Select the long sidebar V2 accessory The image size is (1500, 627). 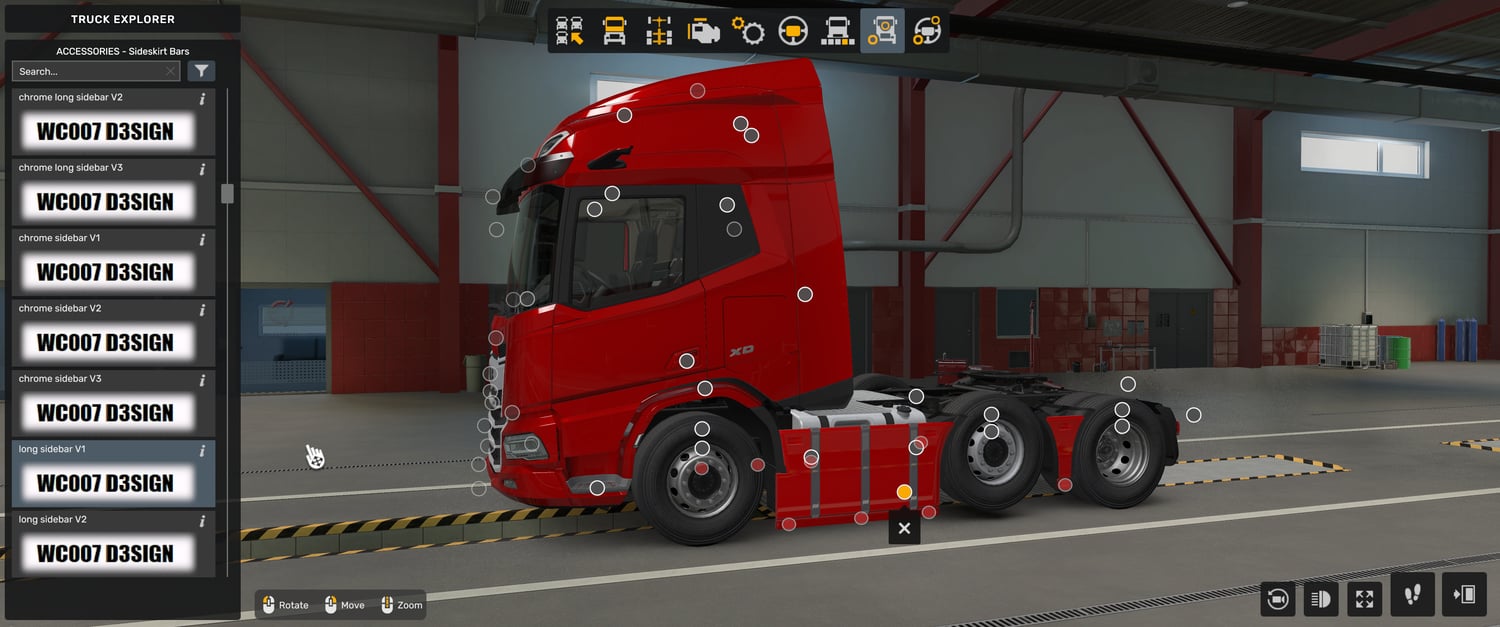pyautogui.click(x=104, y=553)
